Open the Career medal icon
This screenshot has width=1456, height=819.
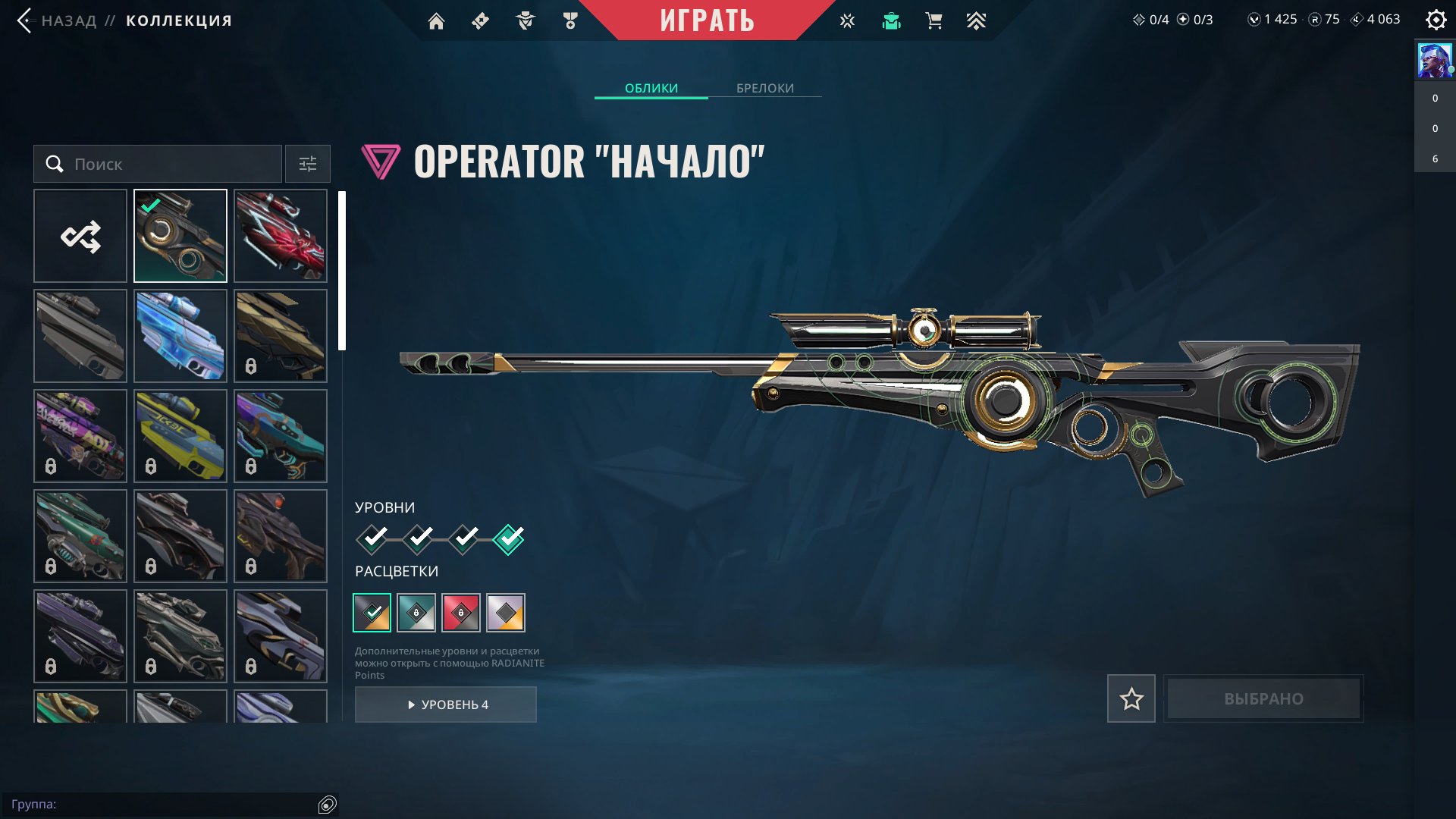pos(569,20)
